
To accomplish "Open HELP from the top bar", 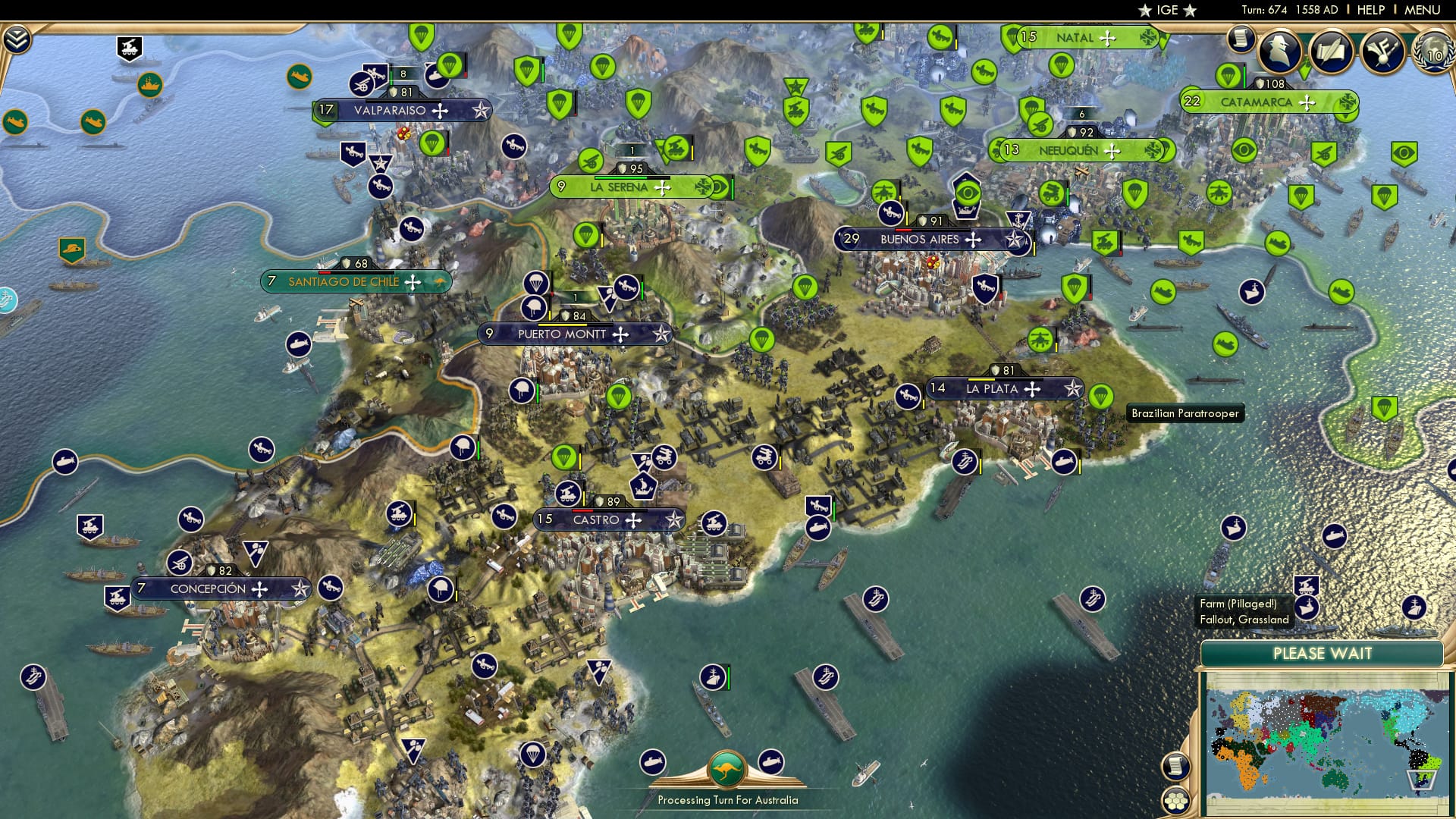I will [1370, 10].
